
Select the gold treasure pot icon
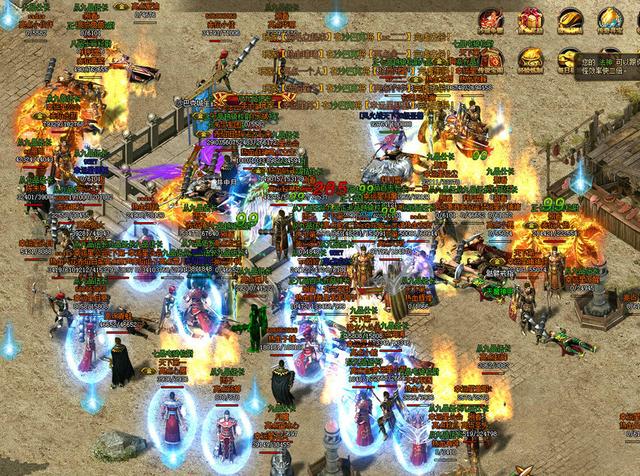[x=531, y=58]
